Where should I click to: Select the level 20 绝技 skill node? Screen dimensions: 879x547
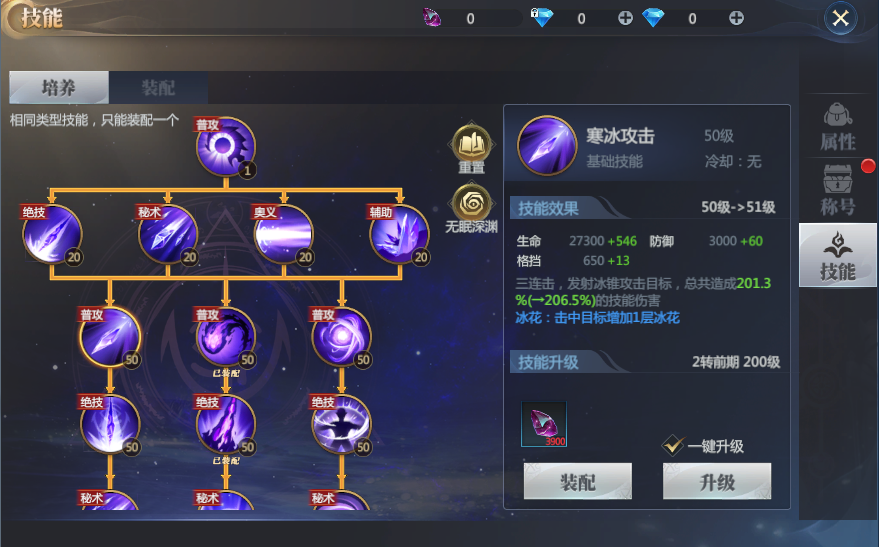coord(51,234)
